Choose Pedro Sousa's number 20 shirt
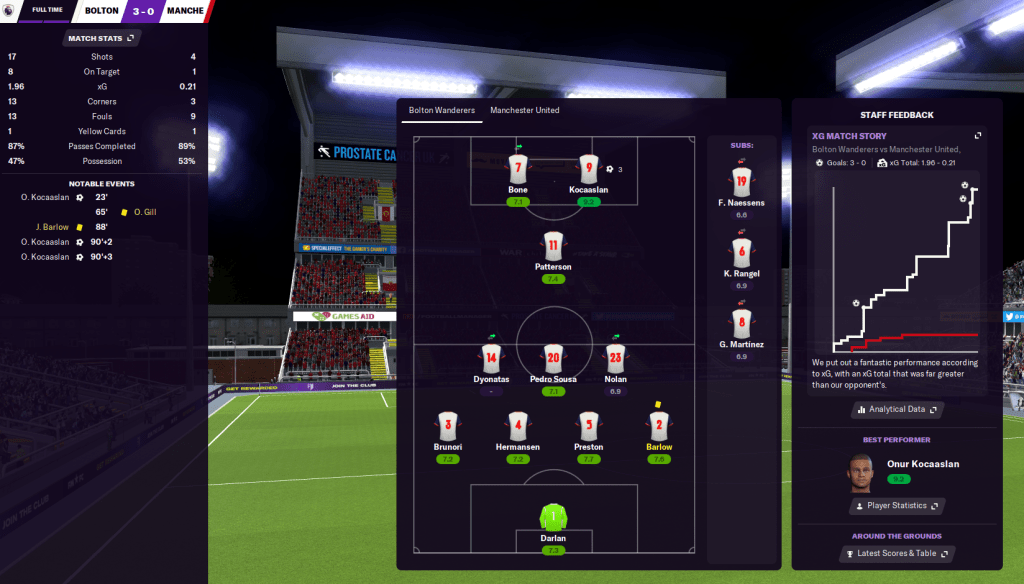The image size is (1024, 584). click(553, 357)
